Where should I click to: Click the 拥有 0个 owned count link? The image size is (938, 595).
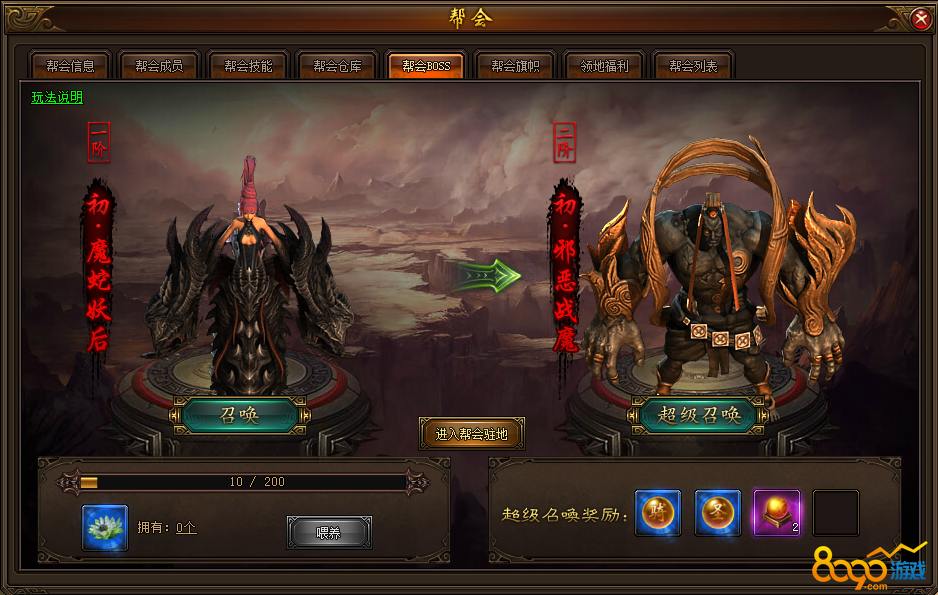click(186, 527)
